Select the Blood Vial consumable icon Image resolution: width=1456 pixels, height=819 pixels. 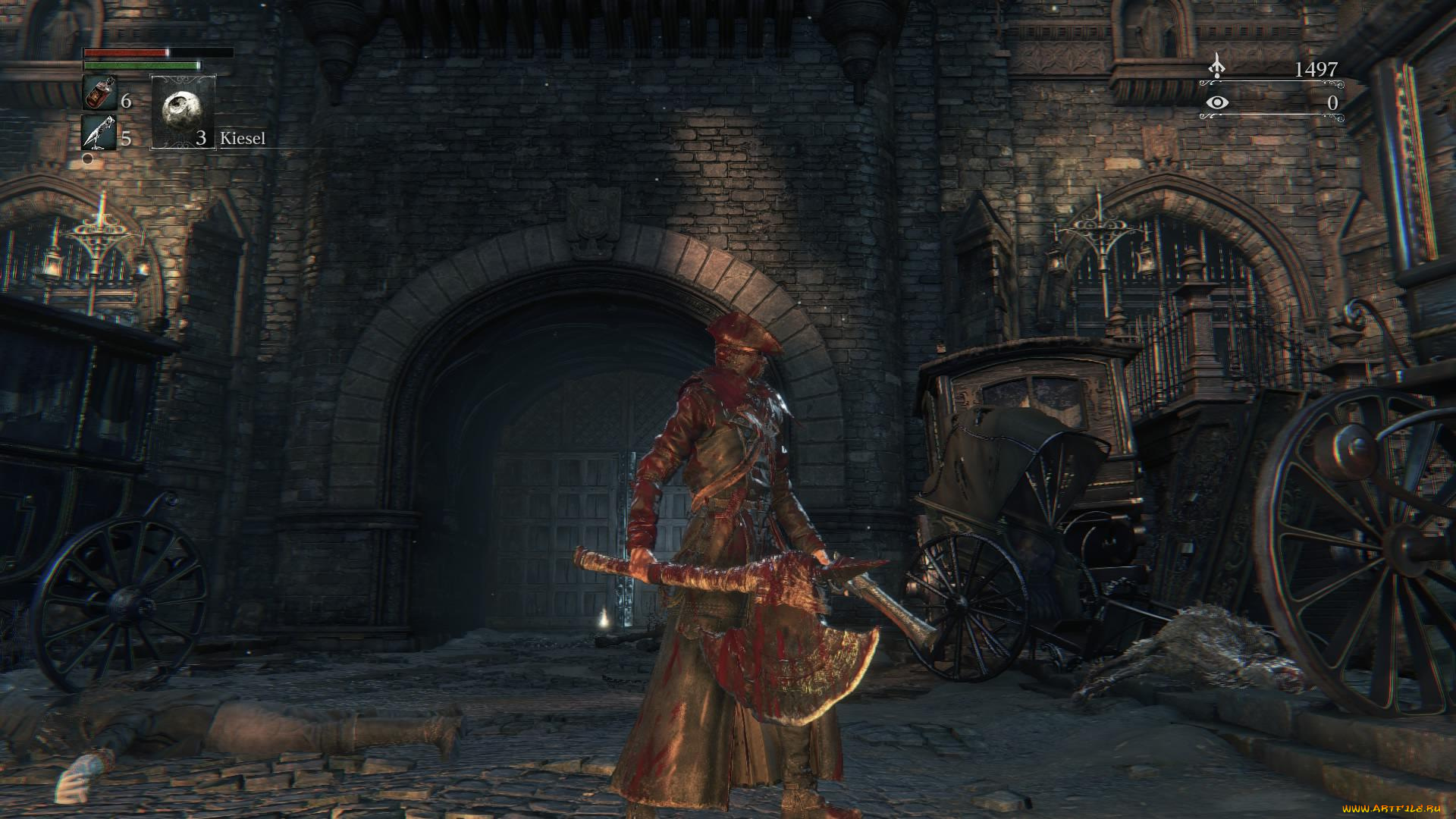(99, 93)
